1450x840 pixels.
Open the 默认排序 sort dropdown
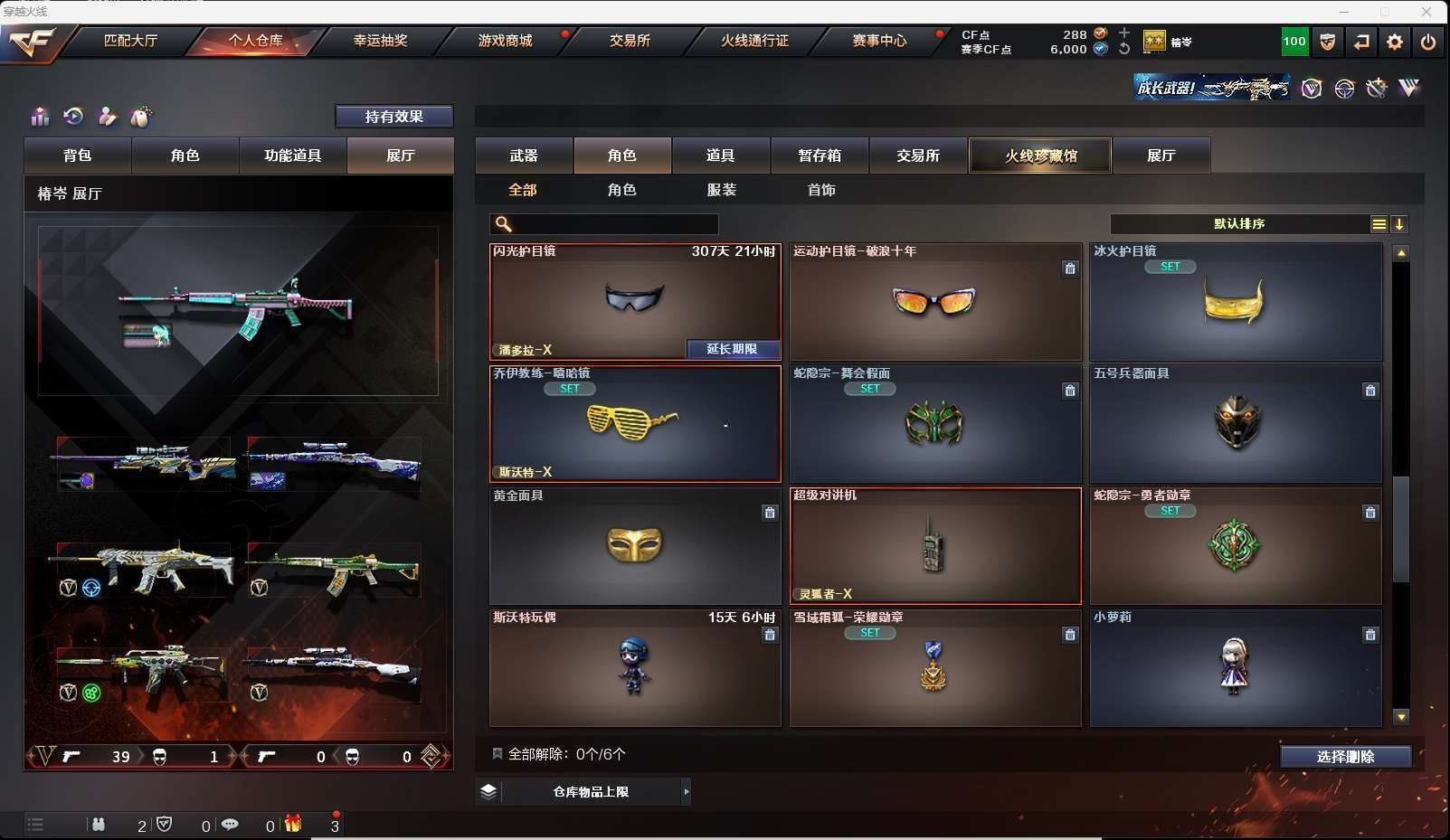point(1239,224)
